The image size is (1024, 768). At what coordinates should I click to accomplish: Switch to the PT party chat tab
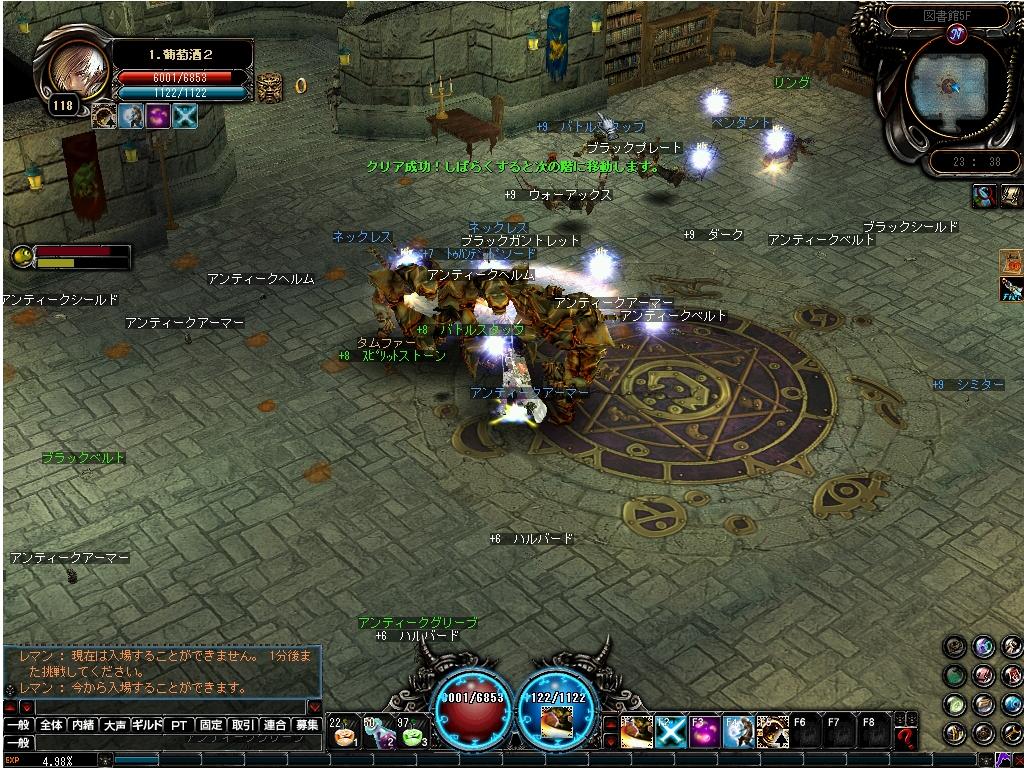click(179, 725)
